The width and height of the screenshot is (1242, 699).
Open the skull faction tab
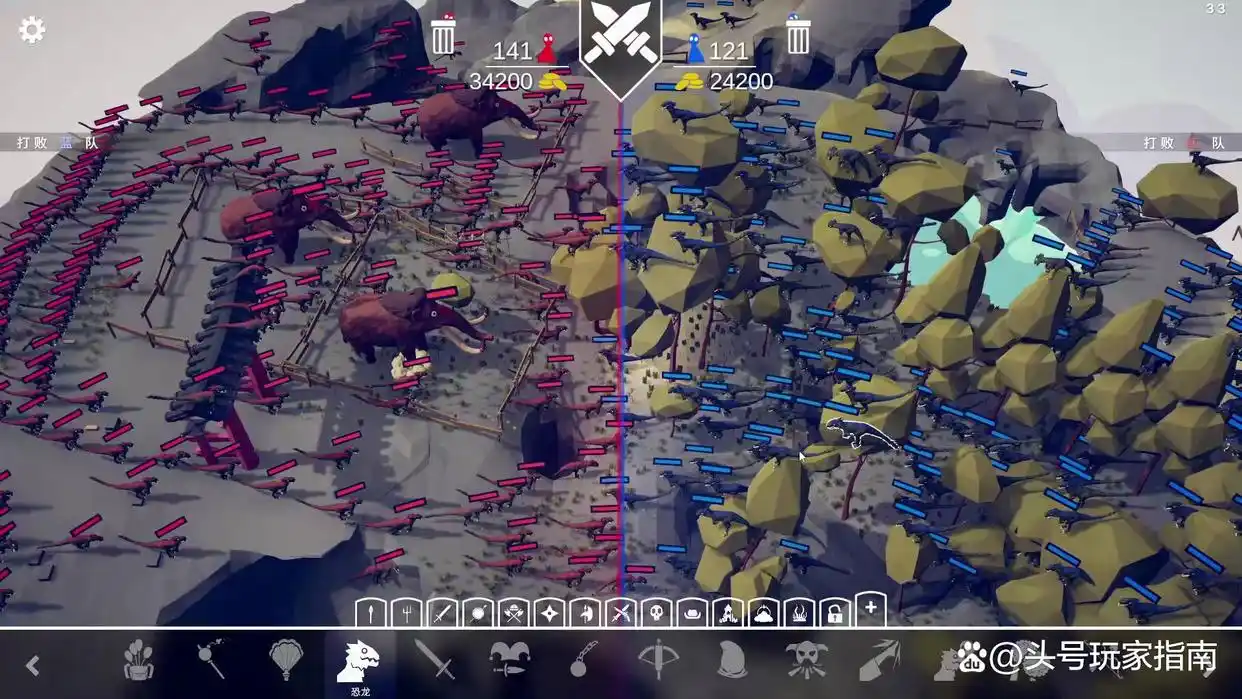(654, 612)
